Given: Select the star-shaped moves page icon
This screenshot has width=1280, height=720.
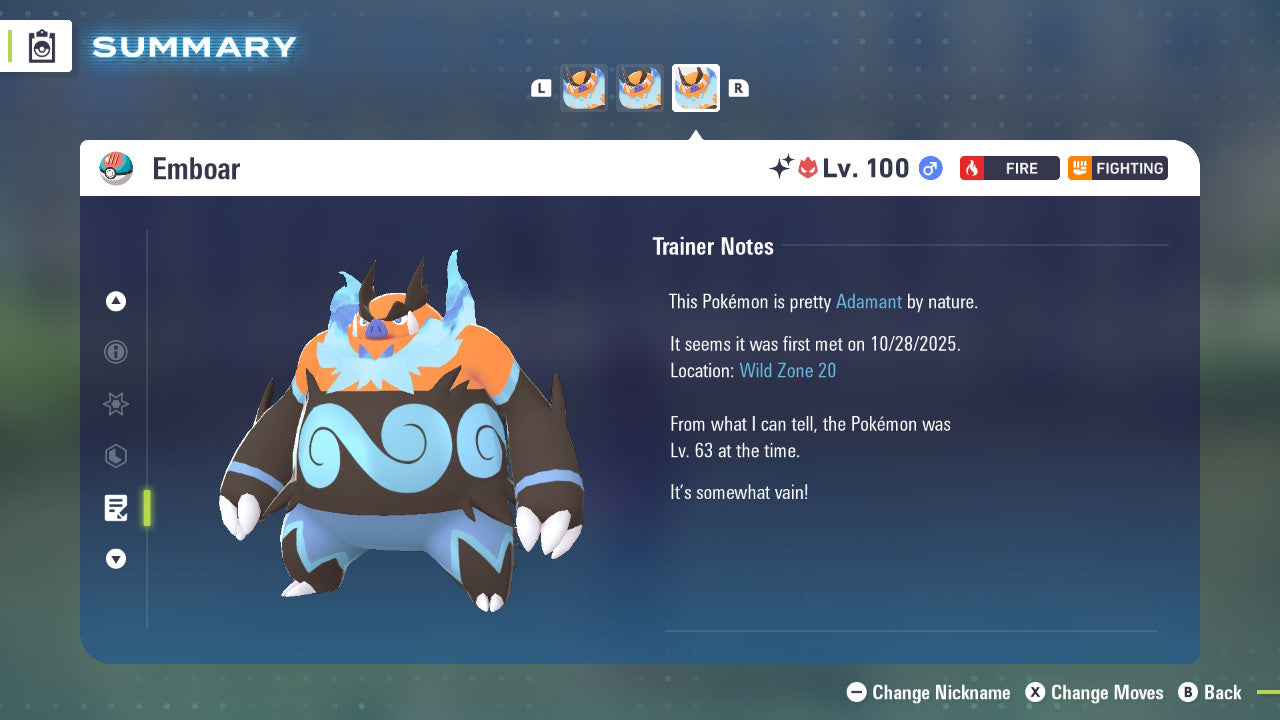Looking at the screenshot, I should 116,404.
